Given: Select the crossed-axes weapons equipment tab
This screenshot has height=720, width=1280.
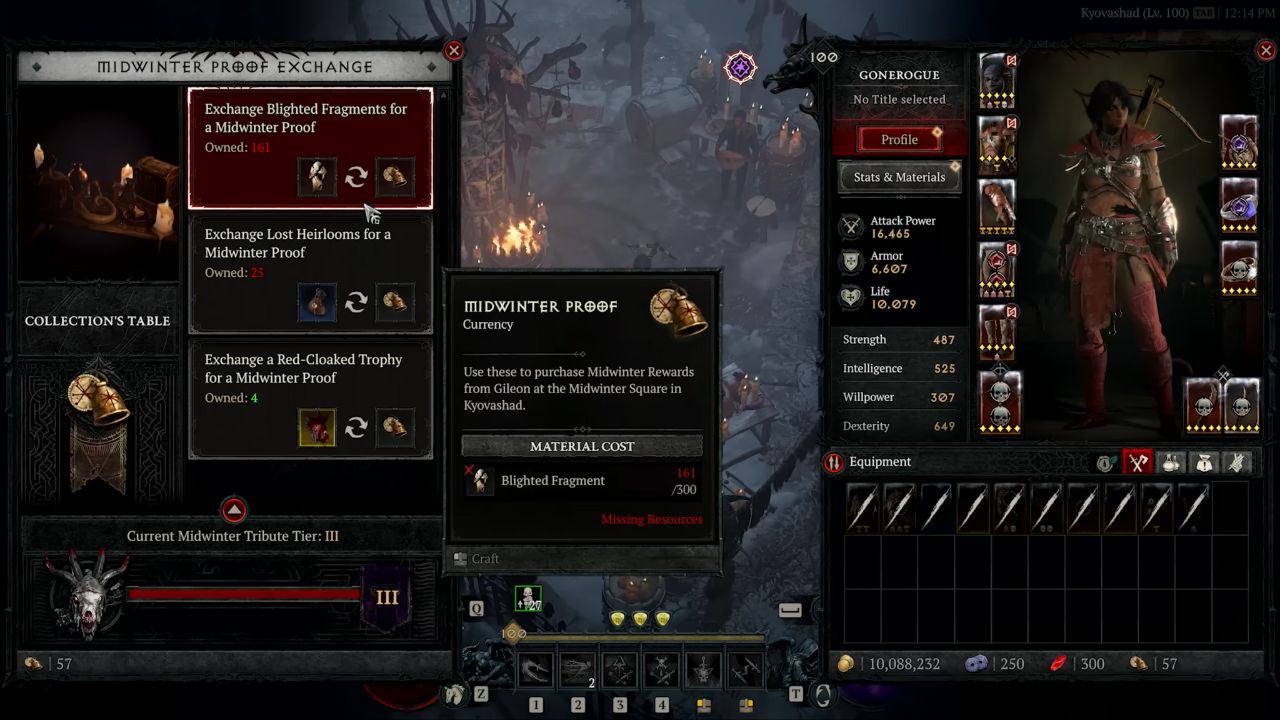Looking at the screenshot, I should (x=1137, y=462).
